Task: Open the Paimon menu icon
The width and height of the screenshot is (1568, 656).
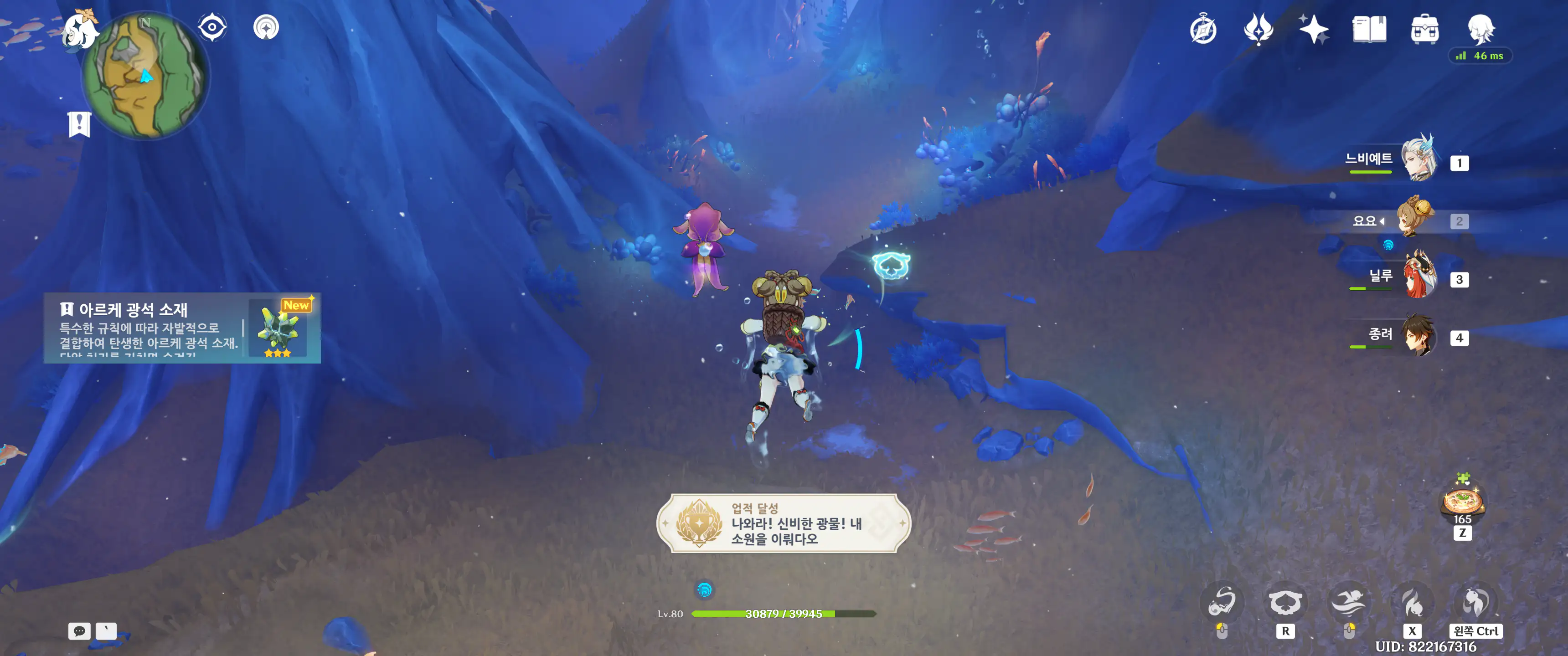Action: [x=80, y=31]
